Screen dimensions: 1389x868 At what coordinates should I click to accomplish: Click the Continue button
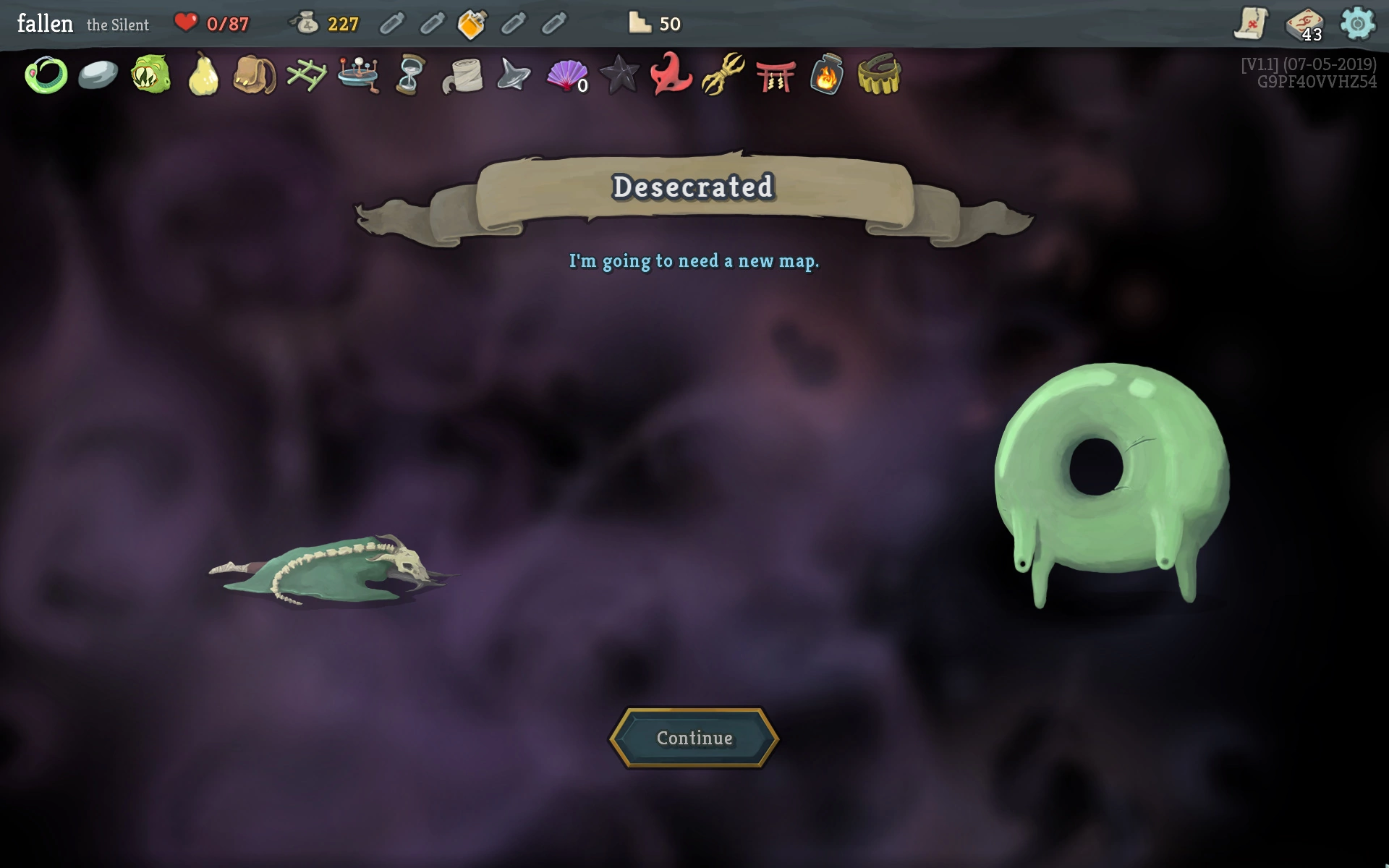click(694, 738)
